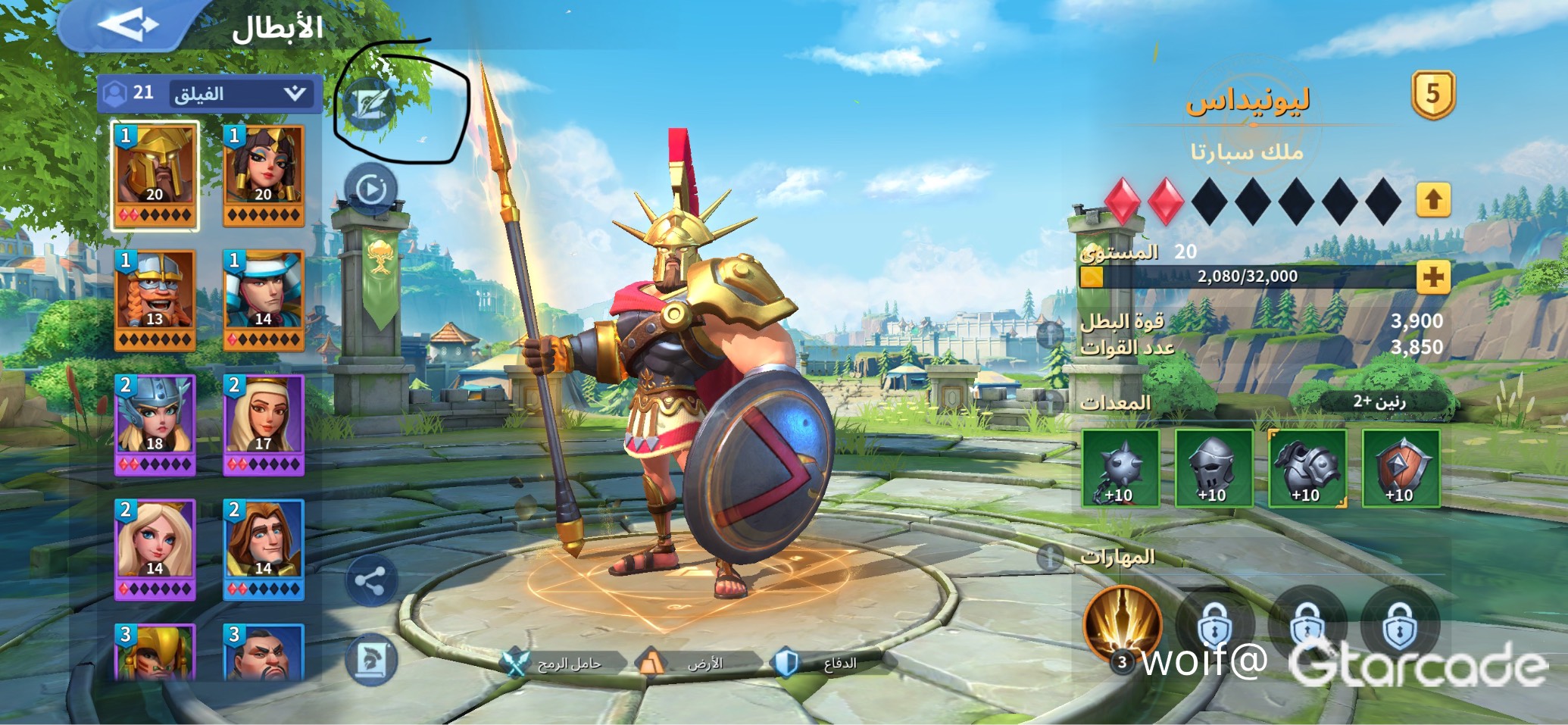Upgrade hero star rank with arrow button

(1432, 201)
